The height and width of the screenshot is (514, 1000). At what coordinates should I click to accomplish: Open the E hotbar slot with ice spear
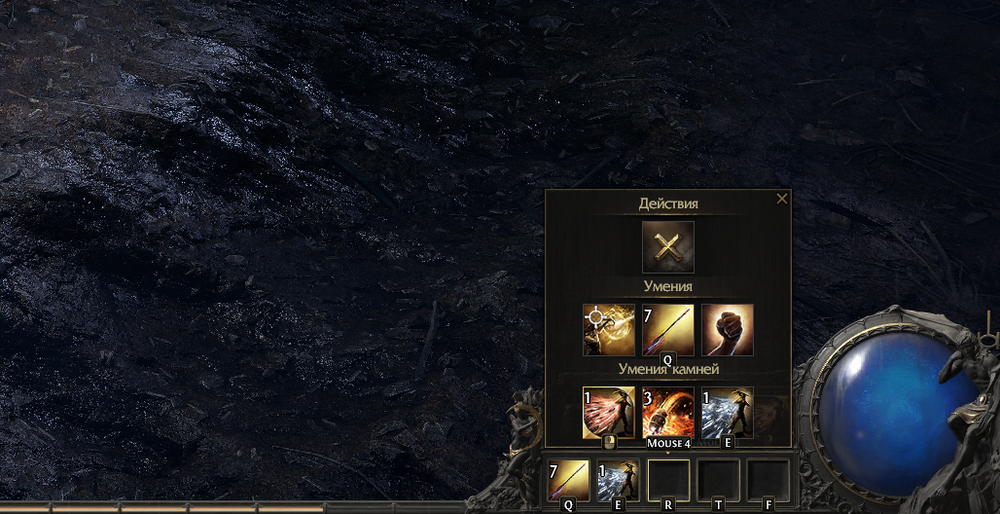click(618, 480)
